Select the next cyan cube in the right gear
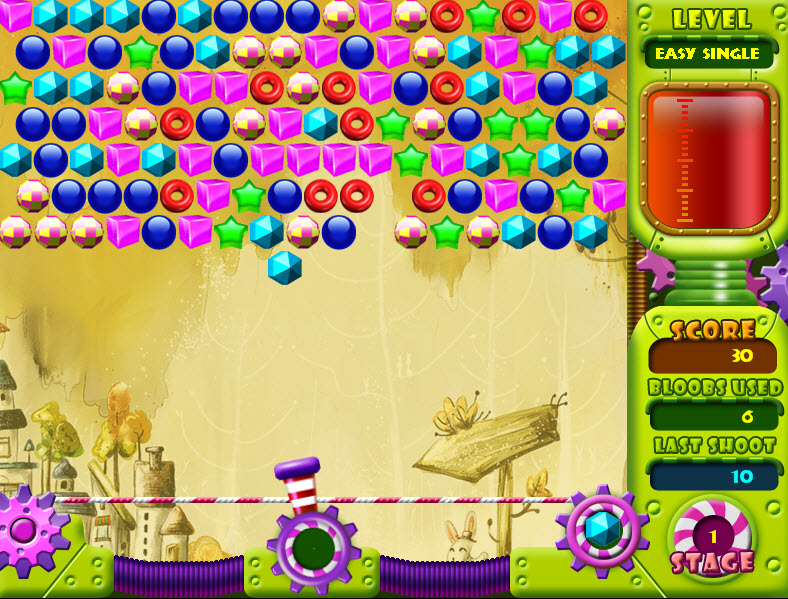Screen dimensions: 788x599 tap(602, 529)
